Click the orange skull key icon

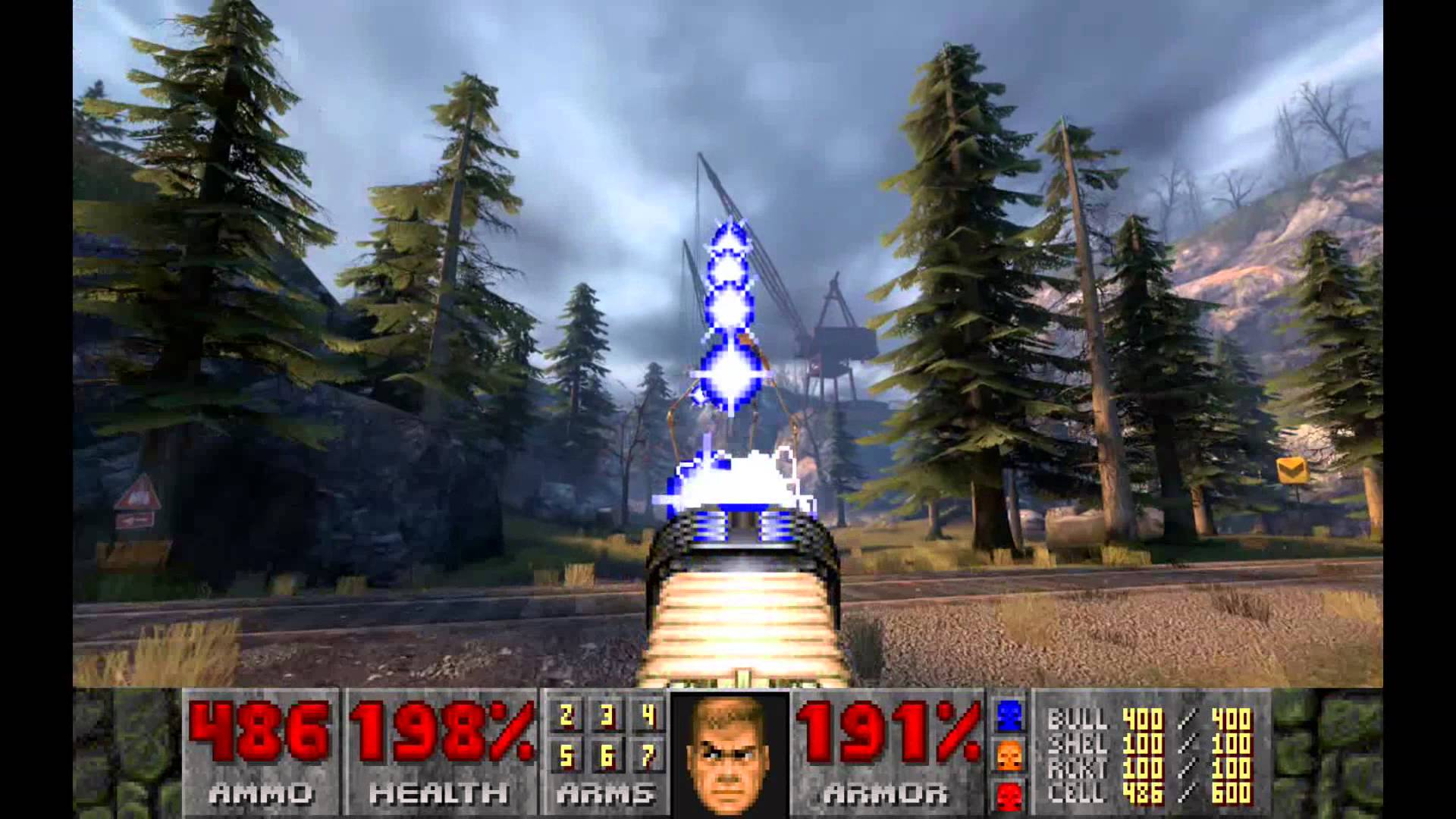click(1009, 755)
